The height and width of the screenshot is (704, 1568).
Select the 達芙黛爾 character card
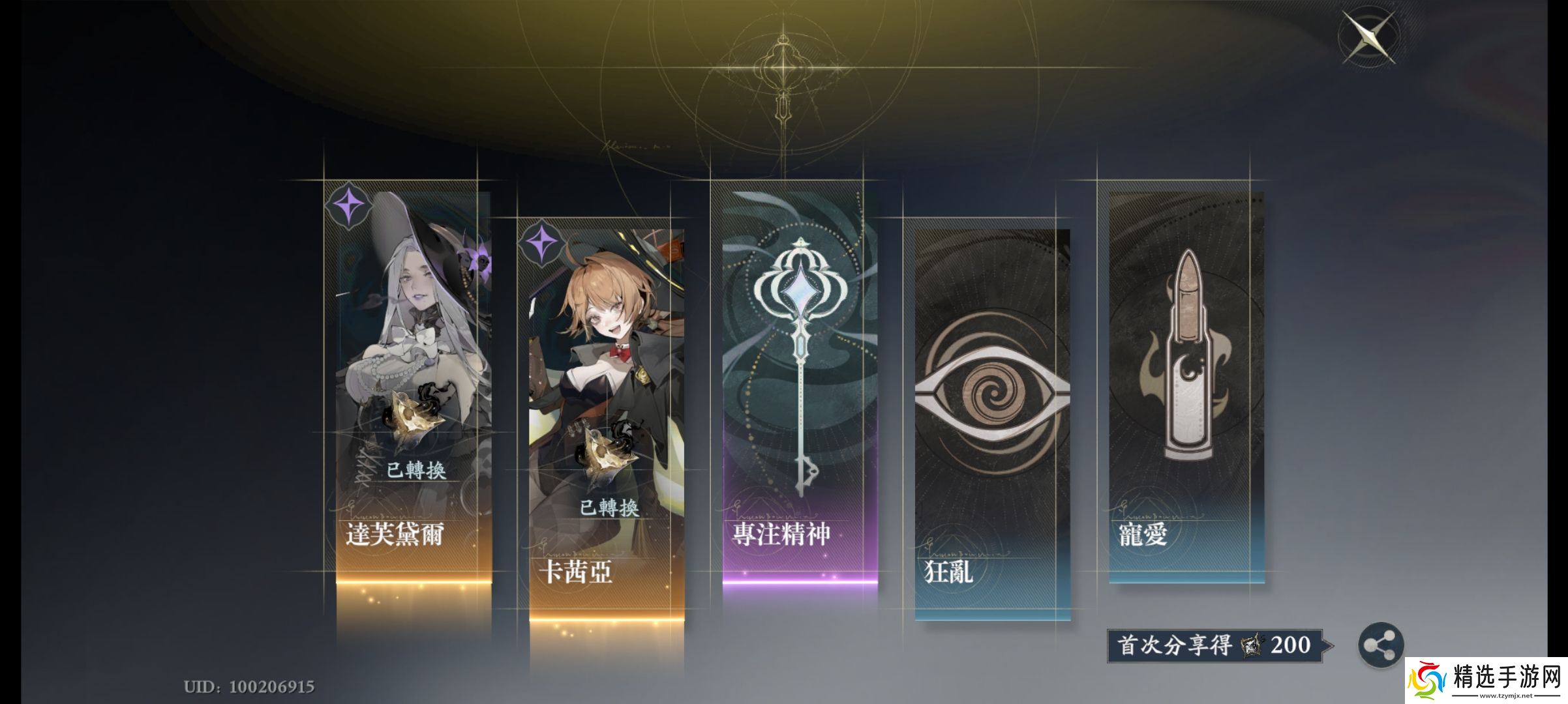[x=414, y=385]
